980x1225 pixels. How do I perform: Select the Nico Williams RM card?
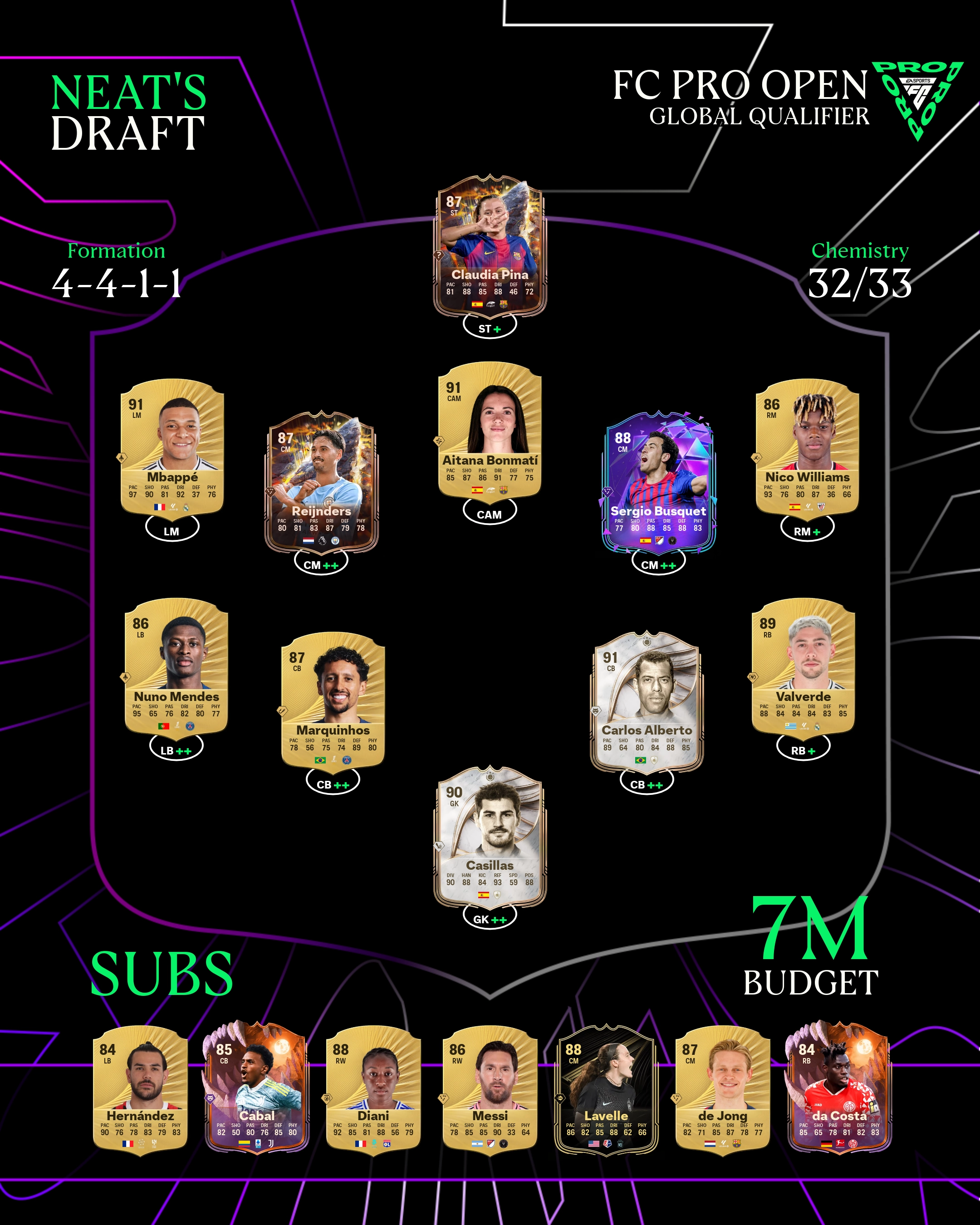tap(807, 446)
